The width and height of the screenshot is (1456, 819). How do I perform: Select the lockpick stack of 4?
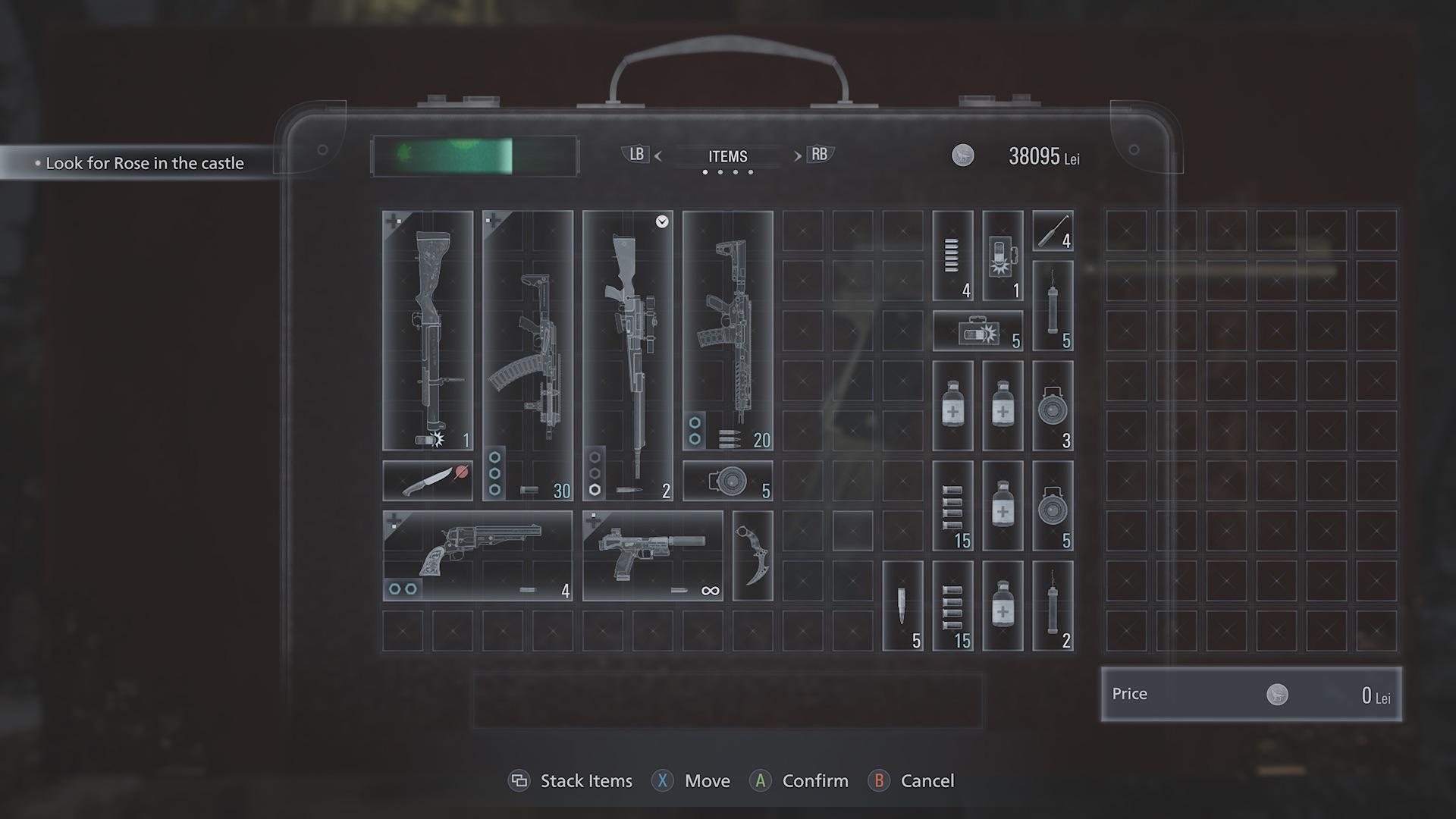tap(1053, 231)
